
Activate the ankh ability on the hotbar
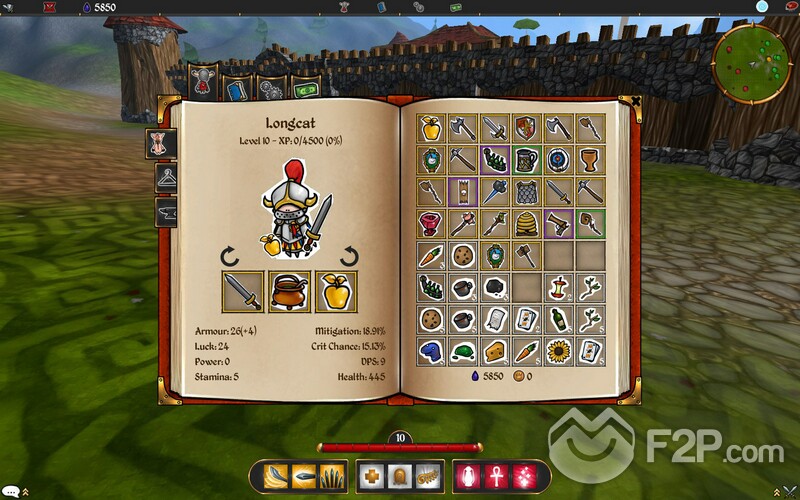point(494,475)
